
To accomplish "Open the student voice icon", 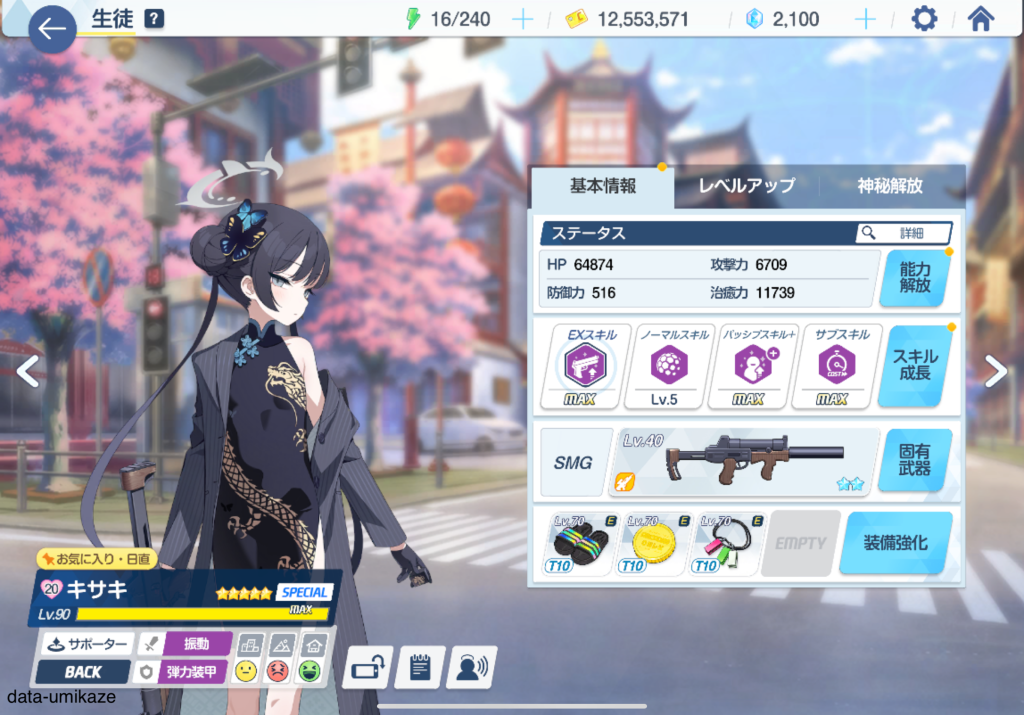I will point(470,666).
